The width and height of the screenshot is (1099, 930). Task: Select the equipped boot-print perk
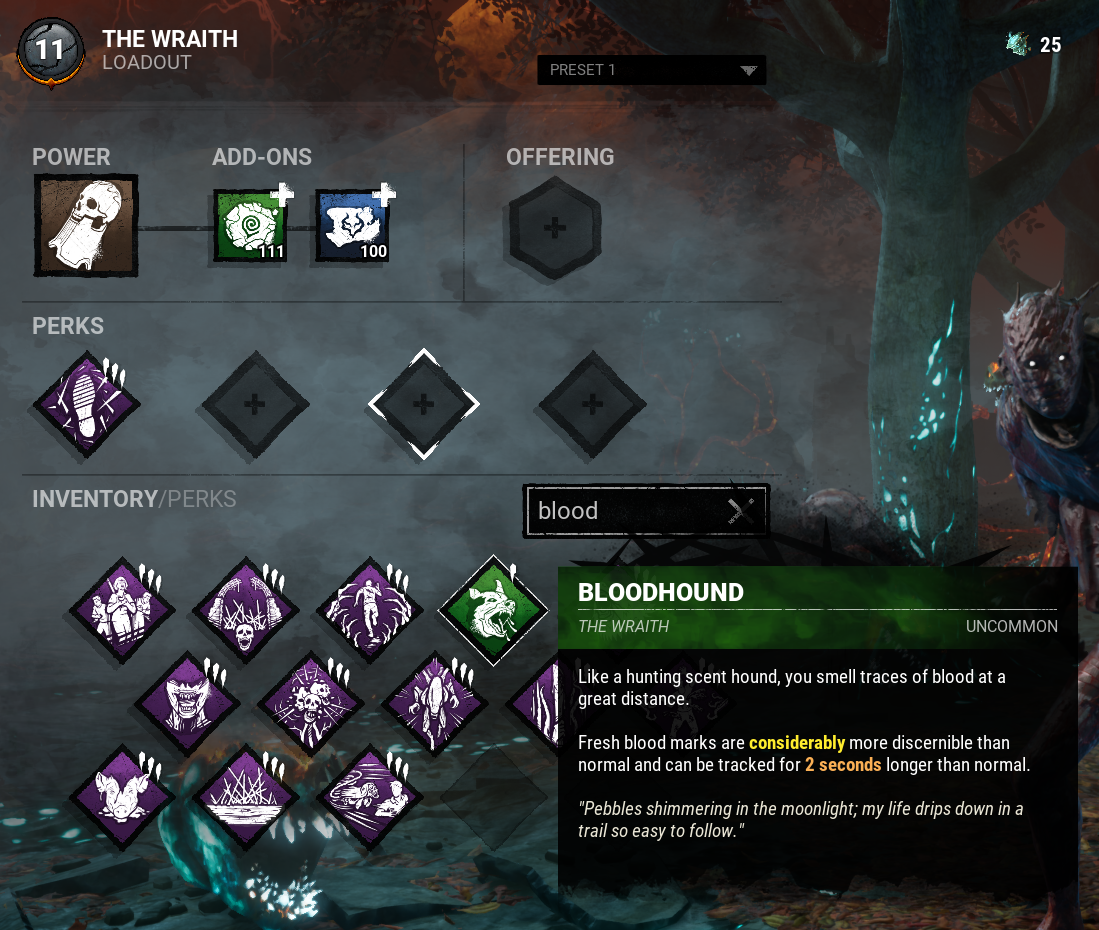(86, 404)
